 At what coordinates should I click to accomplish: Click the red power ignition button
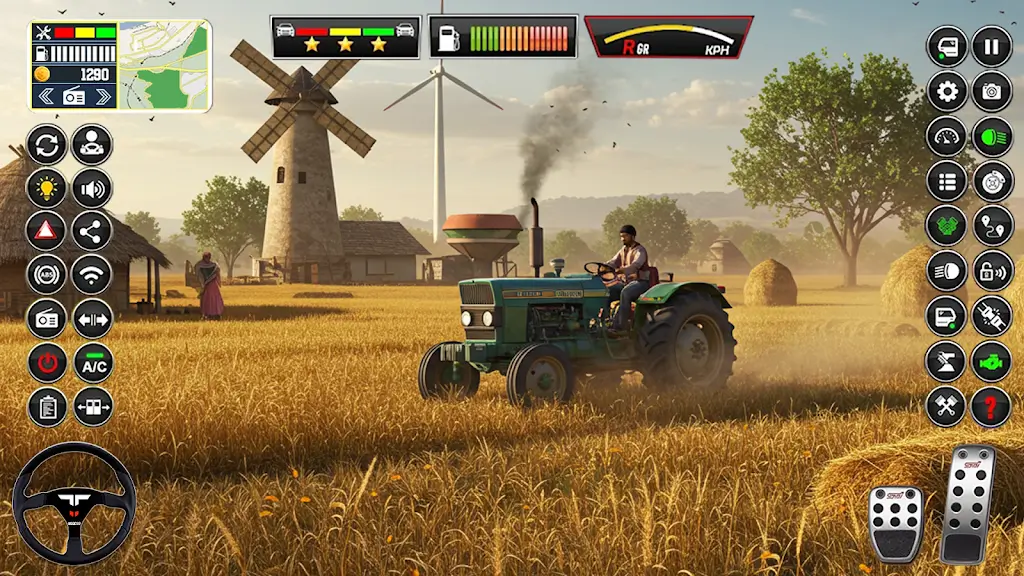[x=46, y=363]
